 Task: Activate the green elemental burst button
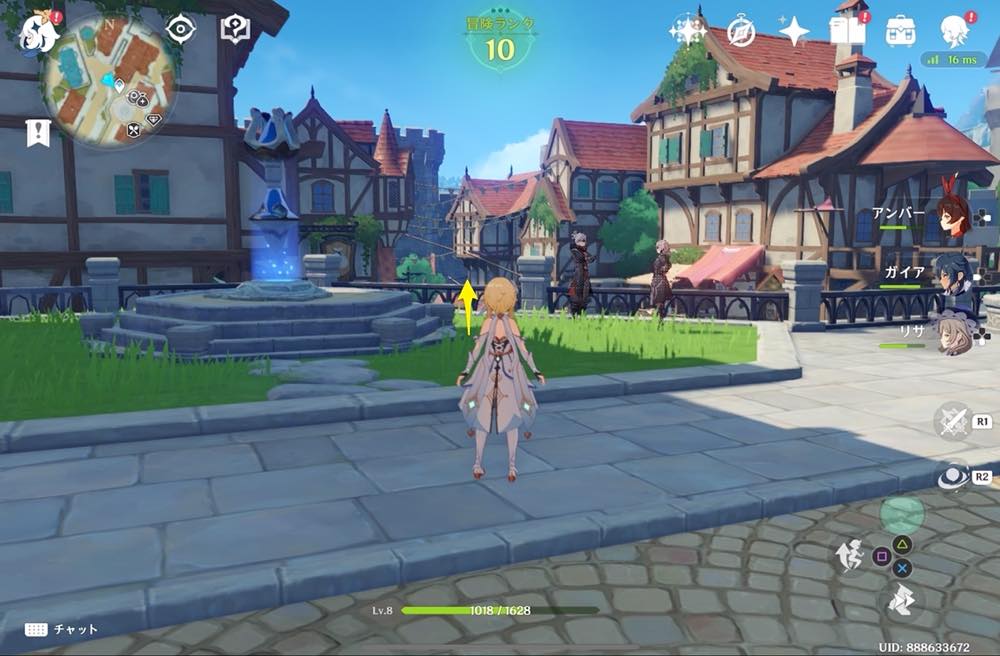902,516
